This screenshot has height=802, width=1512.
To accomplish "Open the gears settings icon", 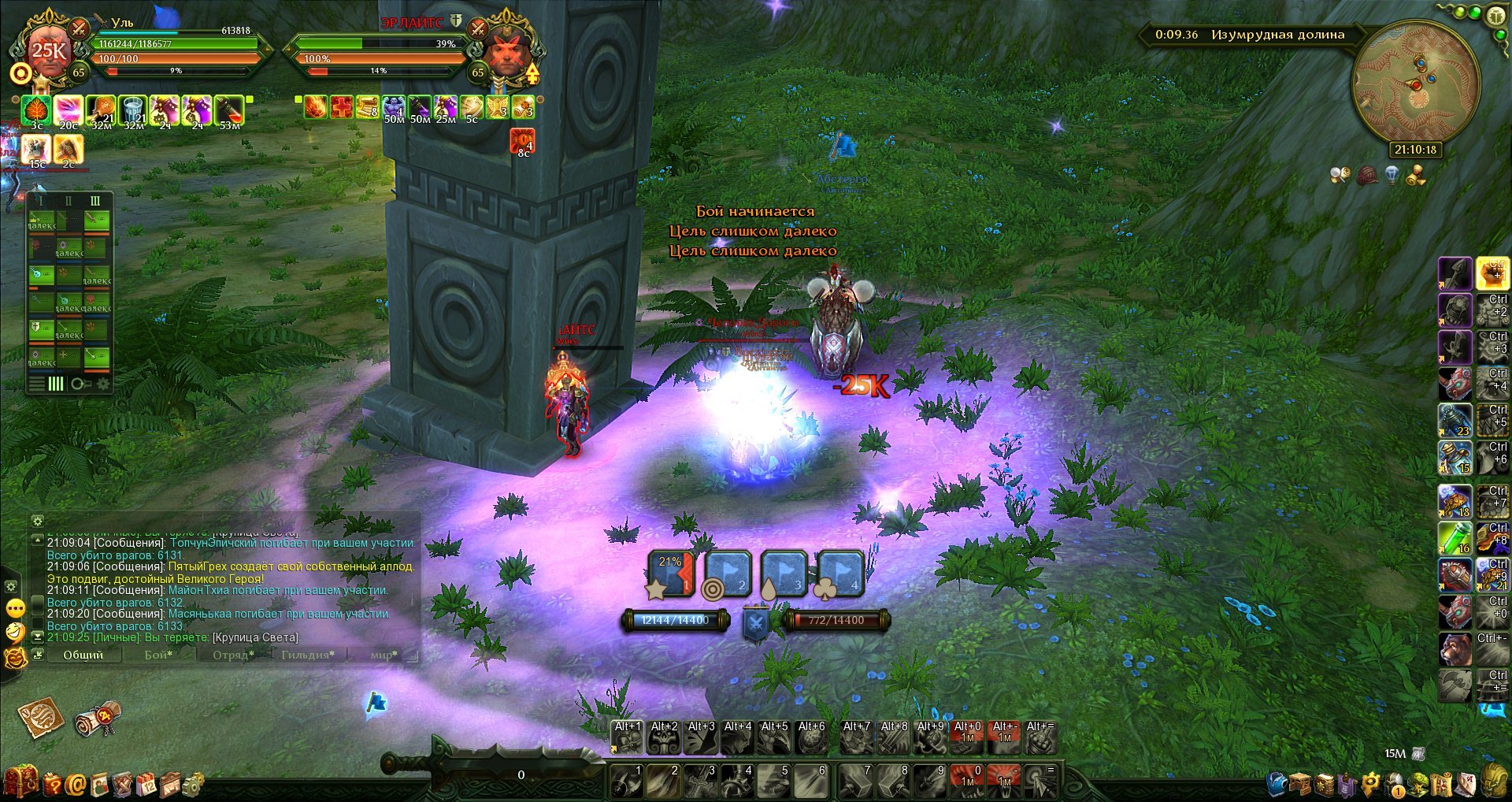I will [193, 784].
